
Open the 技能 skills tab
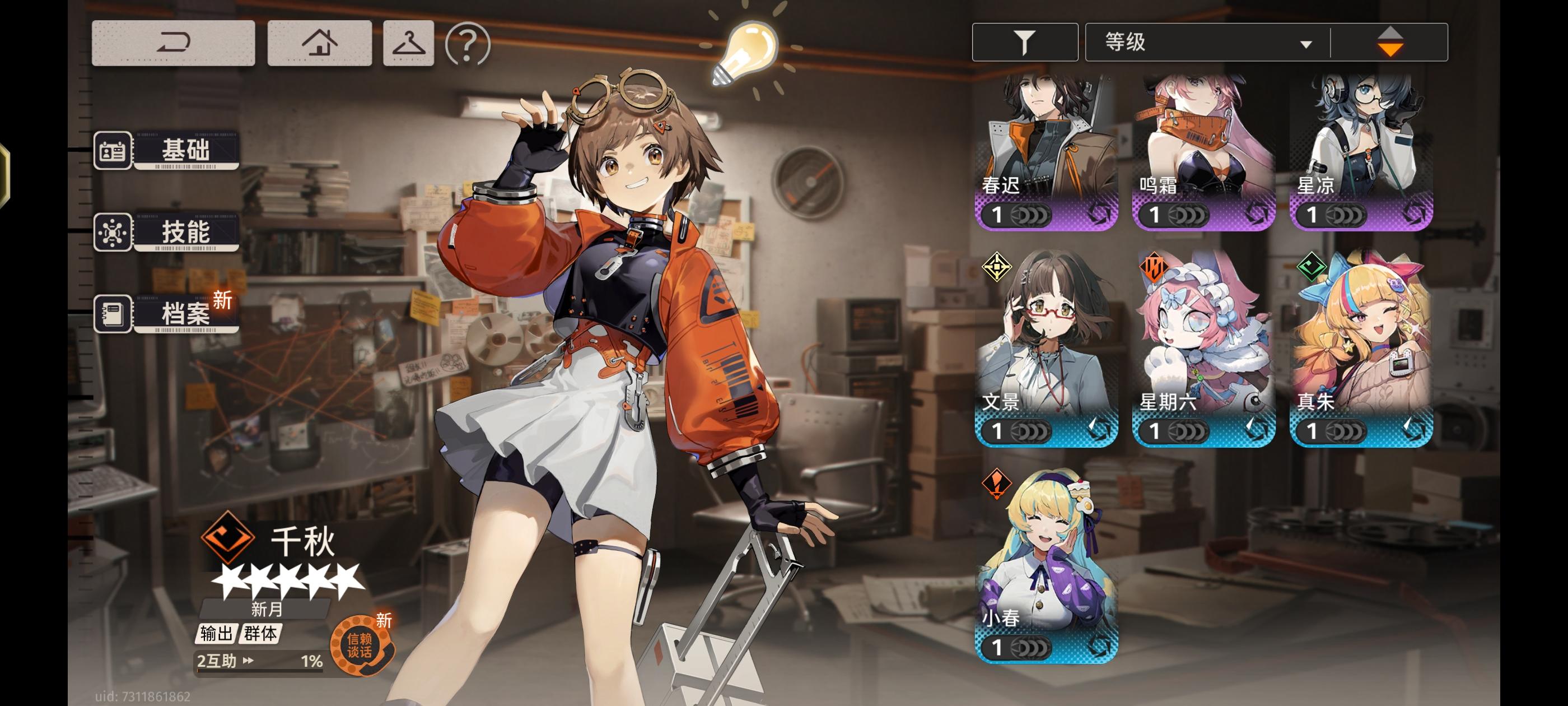click(167, 232)
